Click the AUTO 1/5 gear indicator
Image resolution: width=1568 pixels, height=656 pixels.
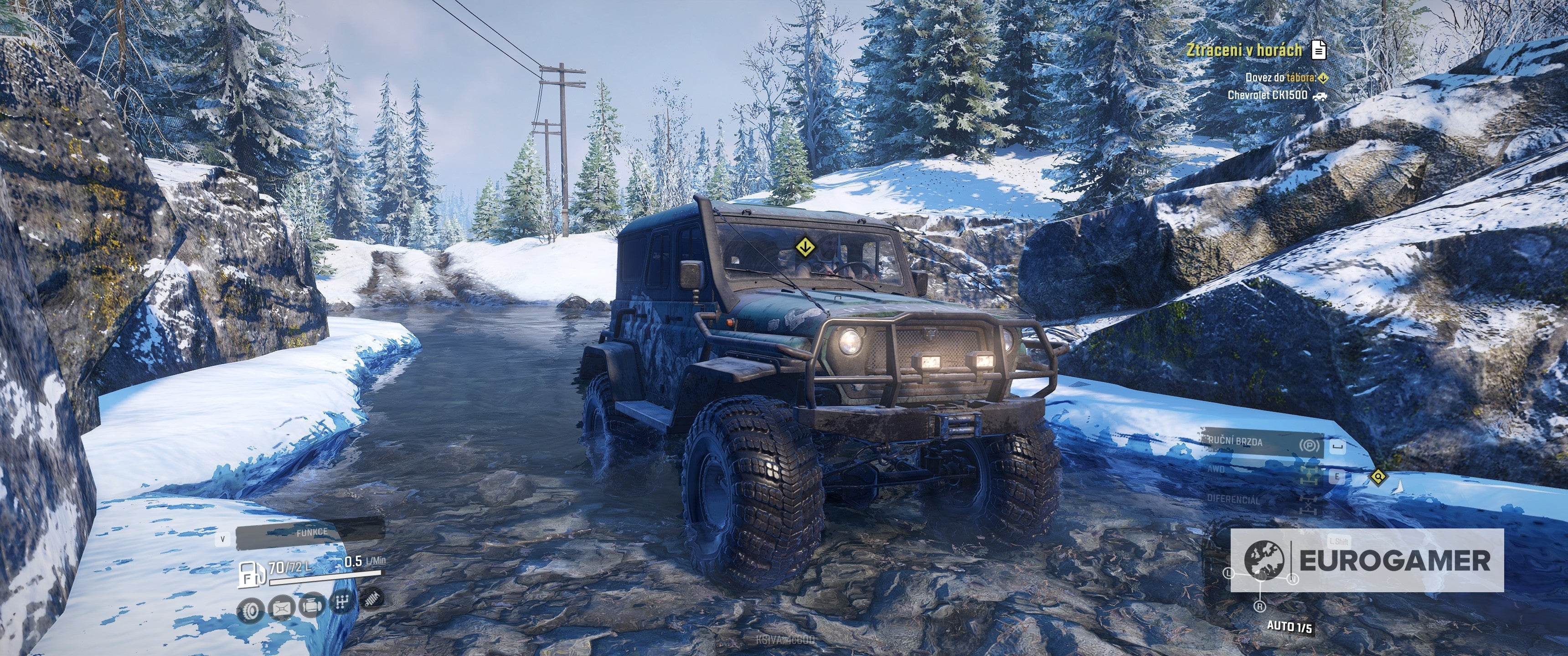pos(1289,626)
